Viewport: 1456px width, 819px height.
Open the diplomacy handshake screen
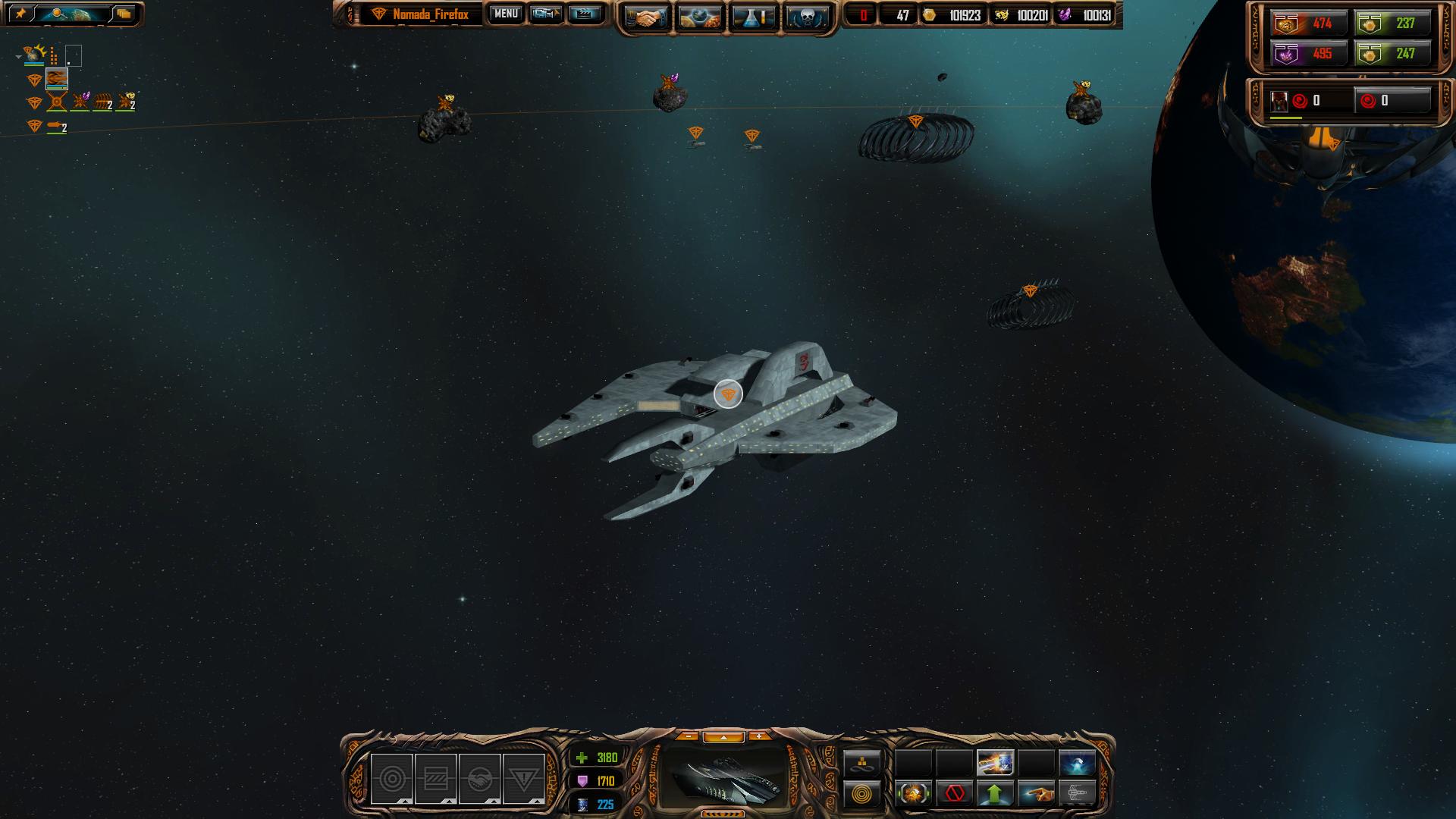(x=646, y=17)
